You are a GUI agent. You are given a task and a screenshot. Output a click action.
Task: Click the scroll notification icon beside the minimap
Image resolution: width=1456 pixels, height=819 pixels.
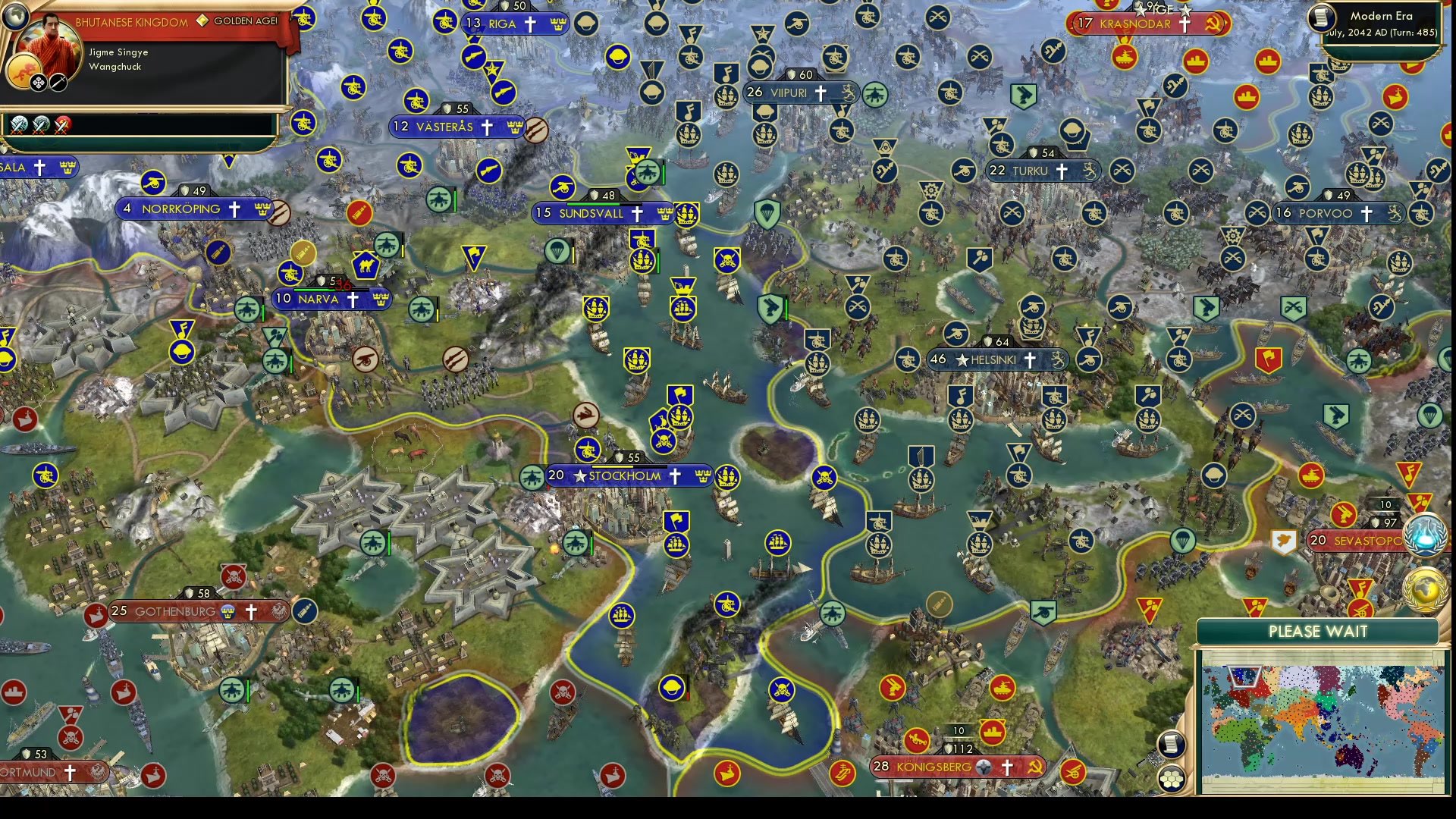[1172, 744]
